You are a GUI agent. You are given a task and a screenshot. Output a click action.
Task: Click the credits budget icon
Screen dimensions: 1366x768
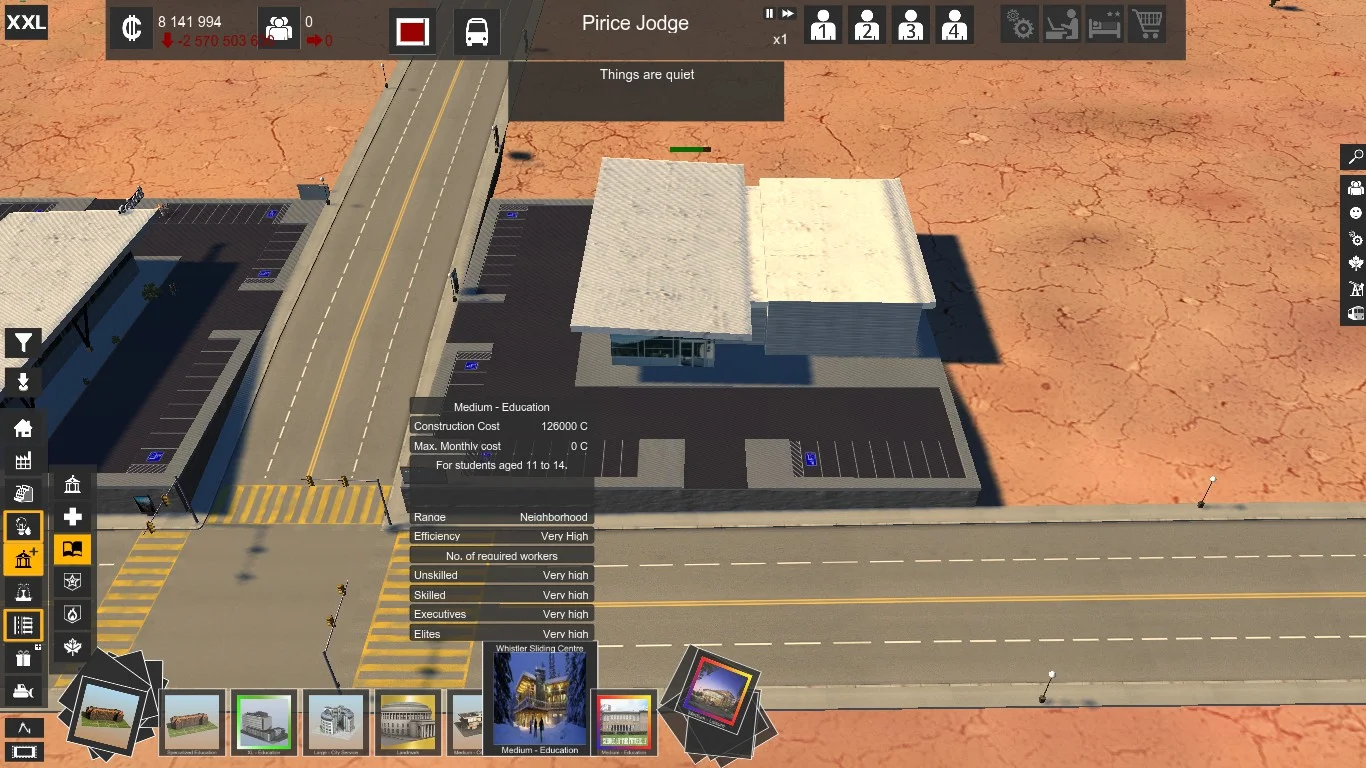[x=131, y=29]
